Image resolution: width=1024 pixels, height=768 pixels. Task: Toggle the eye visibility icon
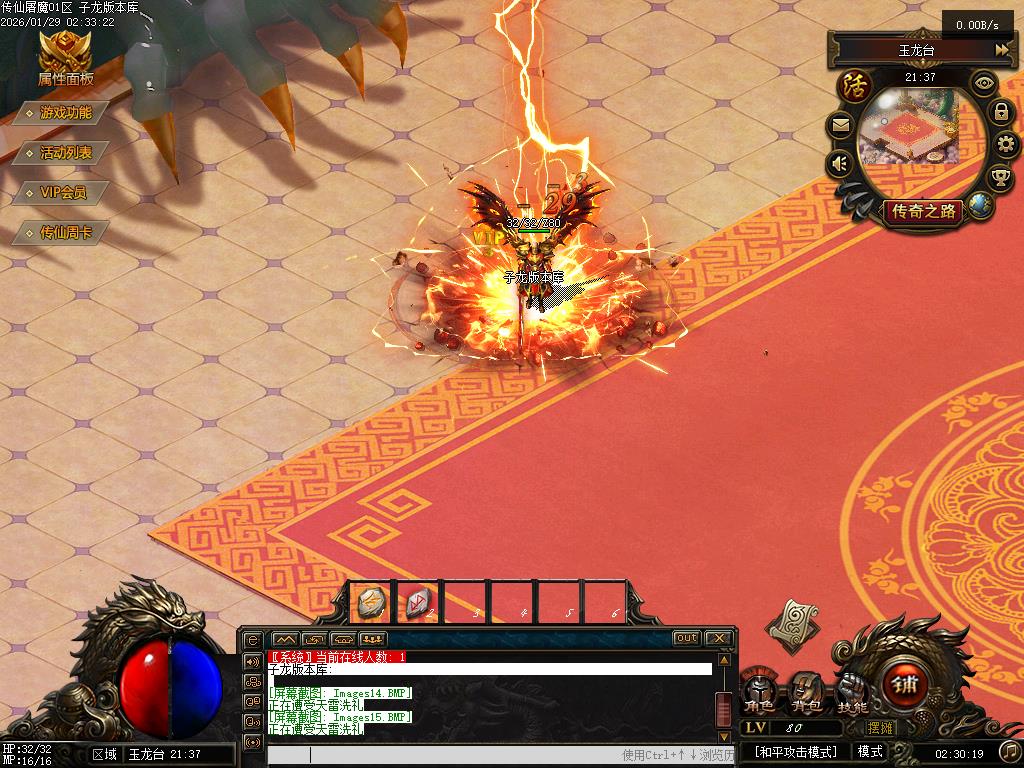click(x=986, y=82)
